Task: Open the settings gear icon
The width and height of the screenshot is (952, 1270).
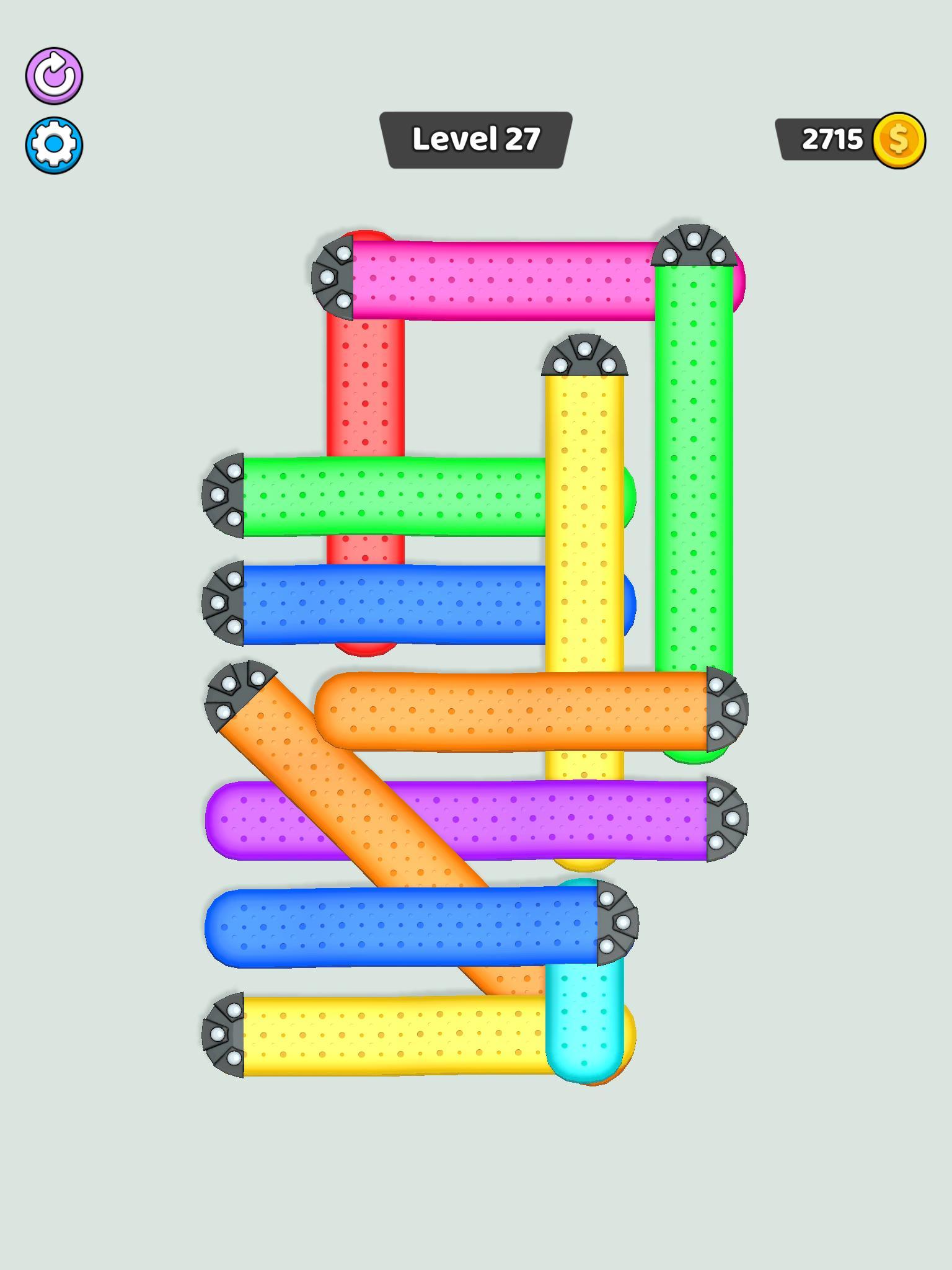Action: pyautogui.click(x=55, y=144)
